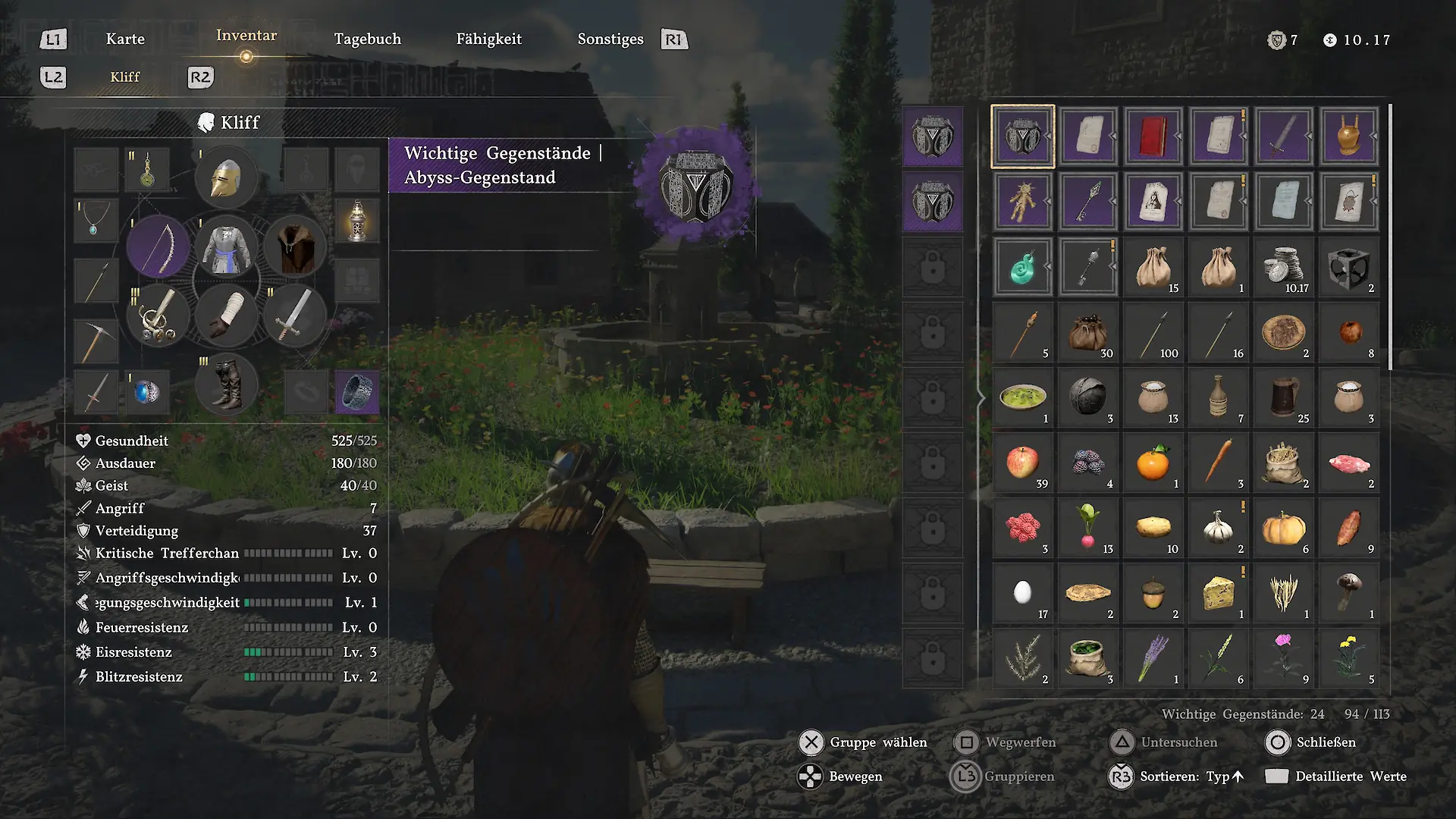Screen dimensions: 1456x819
Task: Select the lantern equipment slot
Action: click(x=356, y=221)
